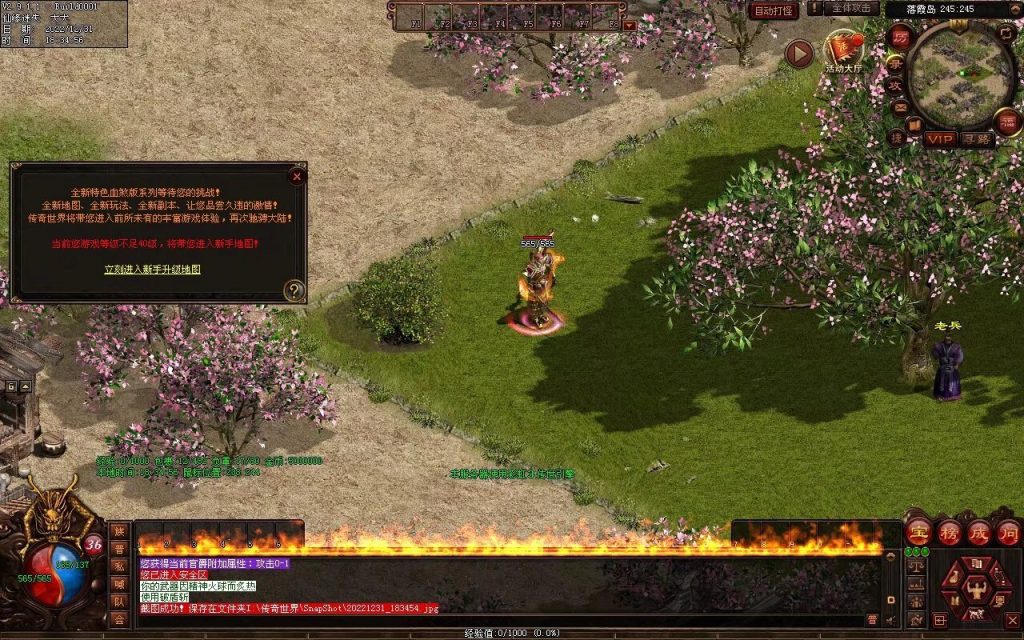
Task: Click the 立刻进入新手升级地图 link
Action: (153, 269)
